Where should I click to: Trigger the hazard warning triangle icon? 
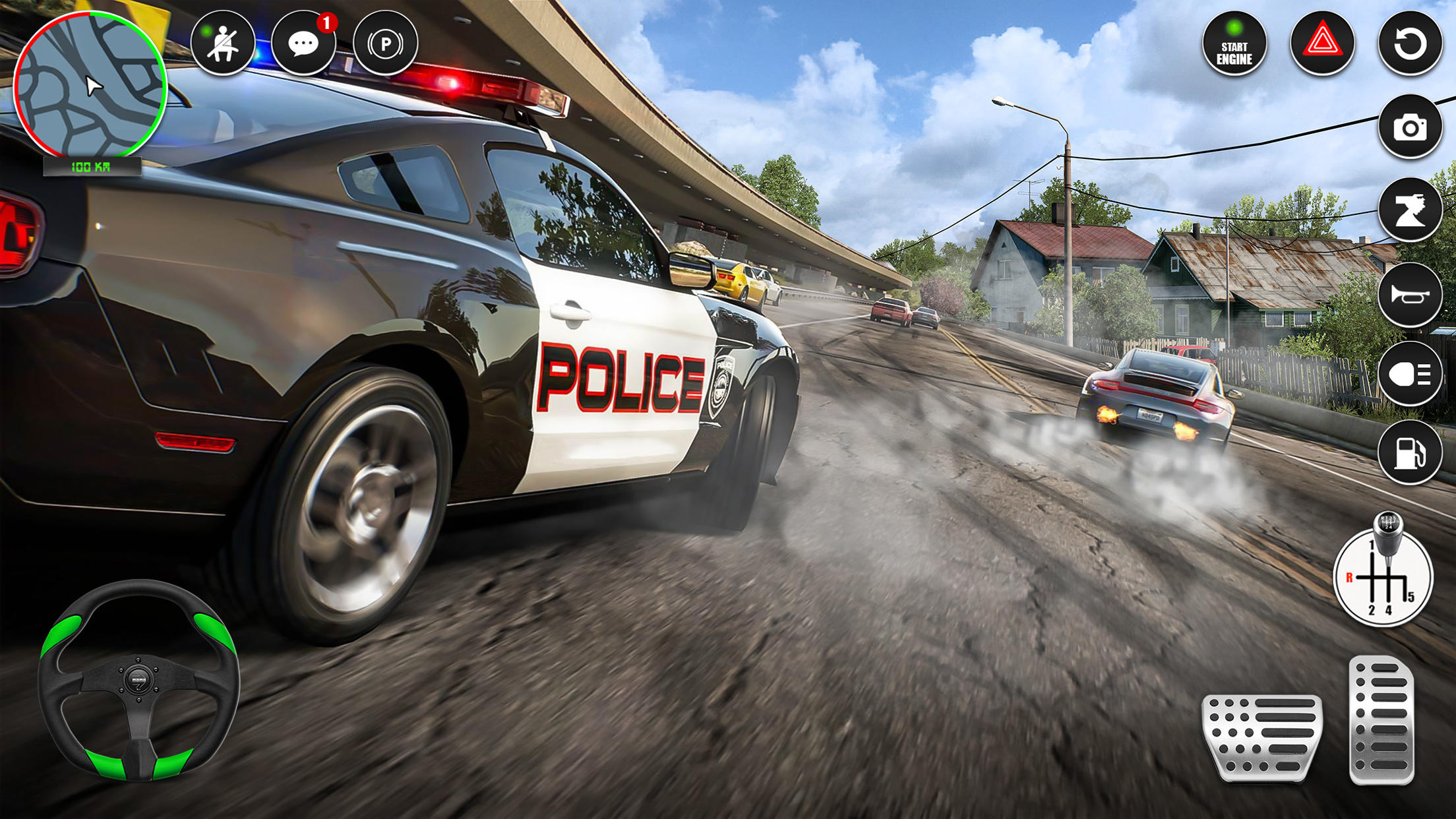pyautogui.click(x=1327, y=45)
